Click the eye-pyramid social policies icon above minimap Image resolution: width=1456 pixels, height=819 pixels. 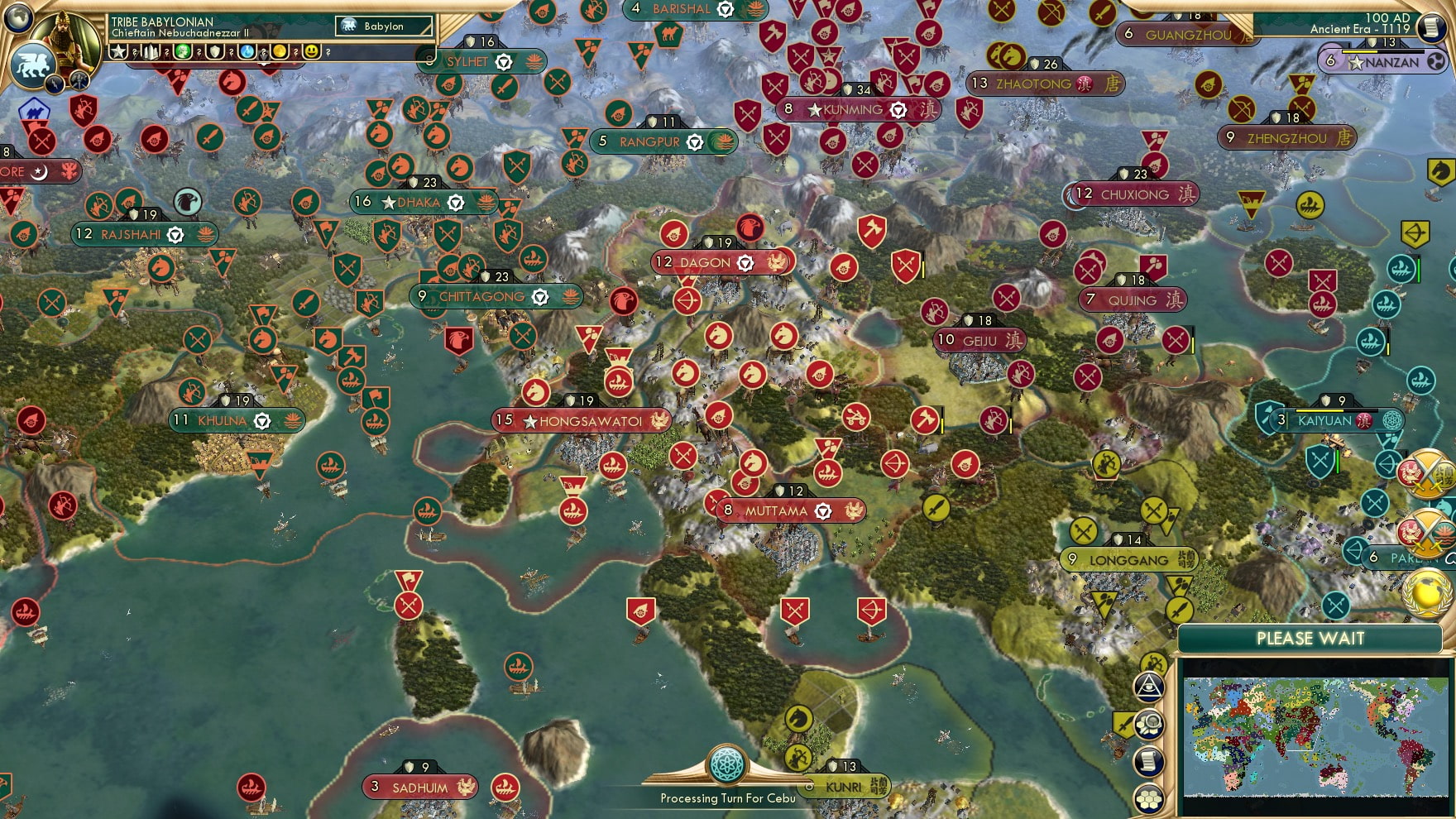1150,687
